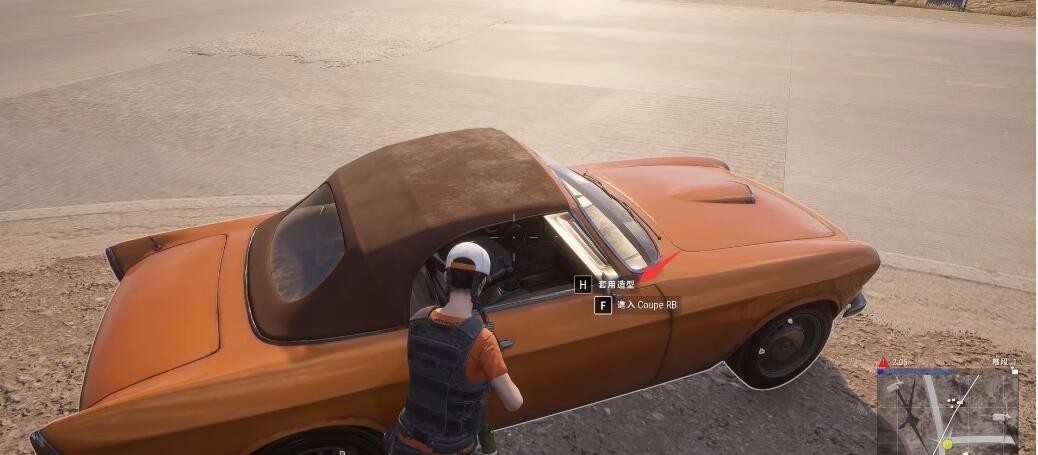Select the "套用造型" apply skin option
This screenshot has width=1038, height=455.
coord(615,285)
